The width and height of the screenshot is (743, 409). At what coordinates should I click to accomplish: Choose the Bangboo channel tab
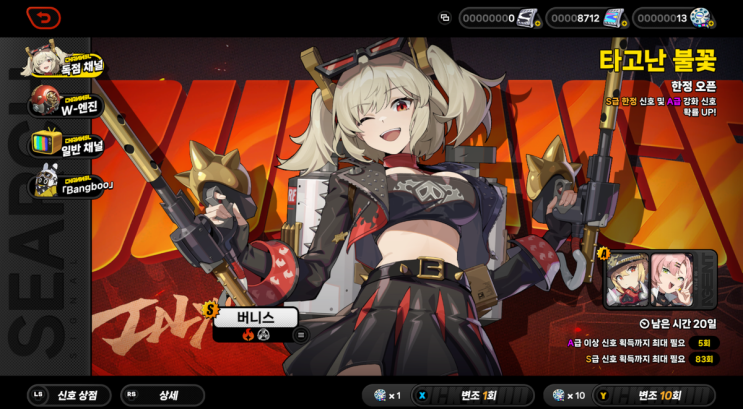(66, 185)
